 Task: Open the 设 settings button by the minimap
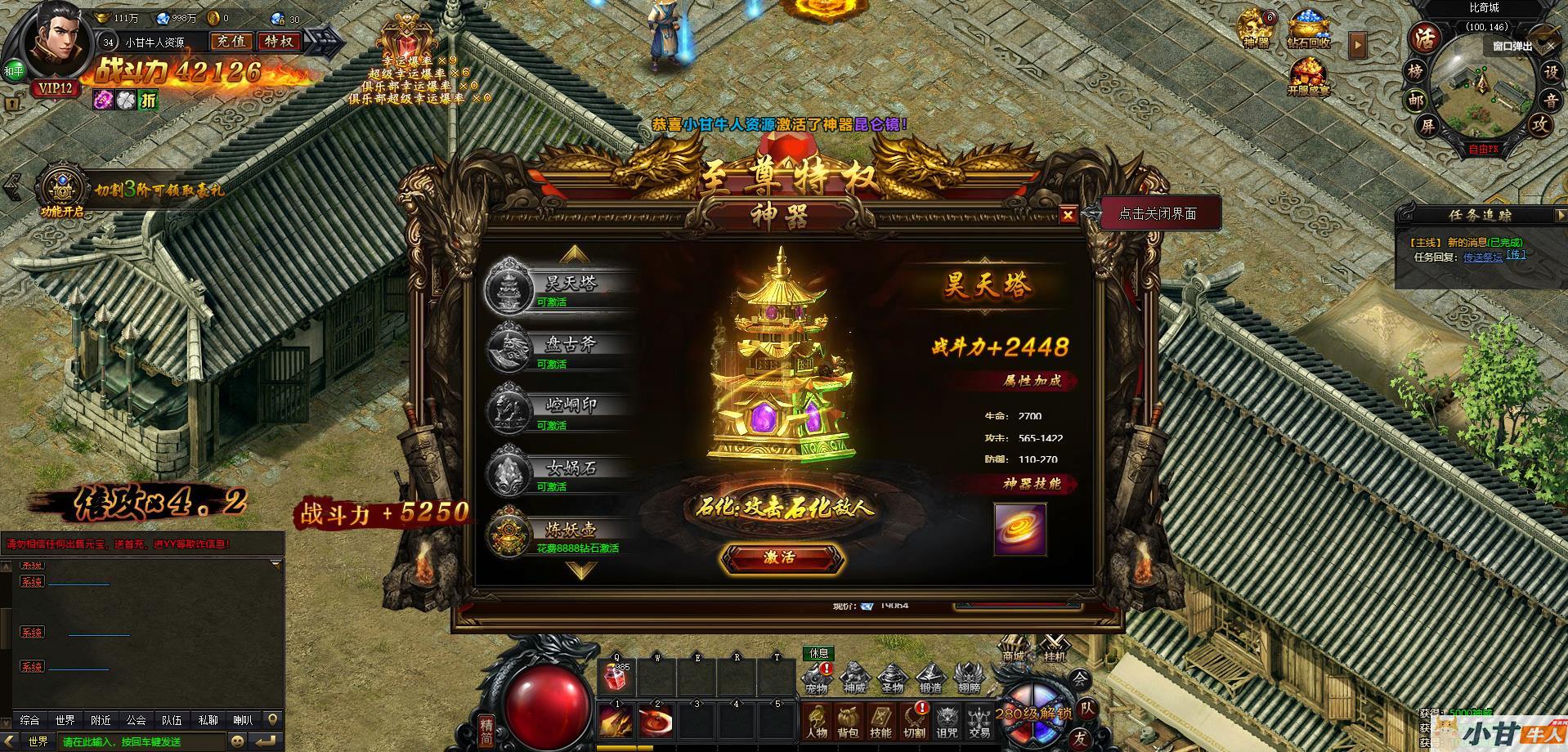tap(1550, 72)
